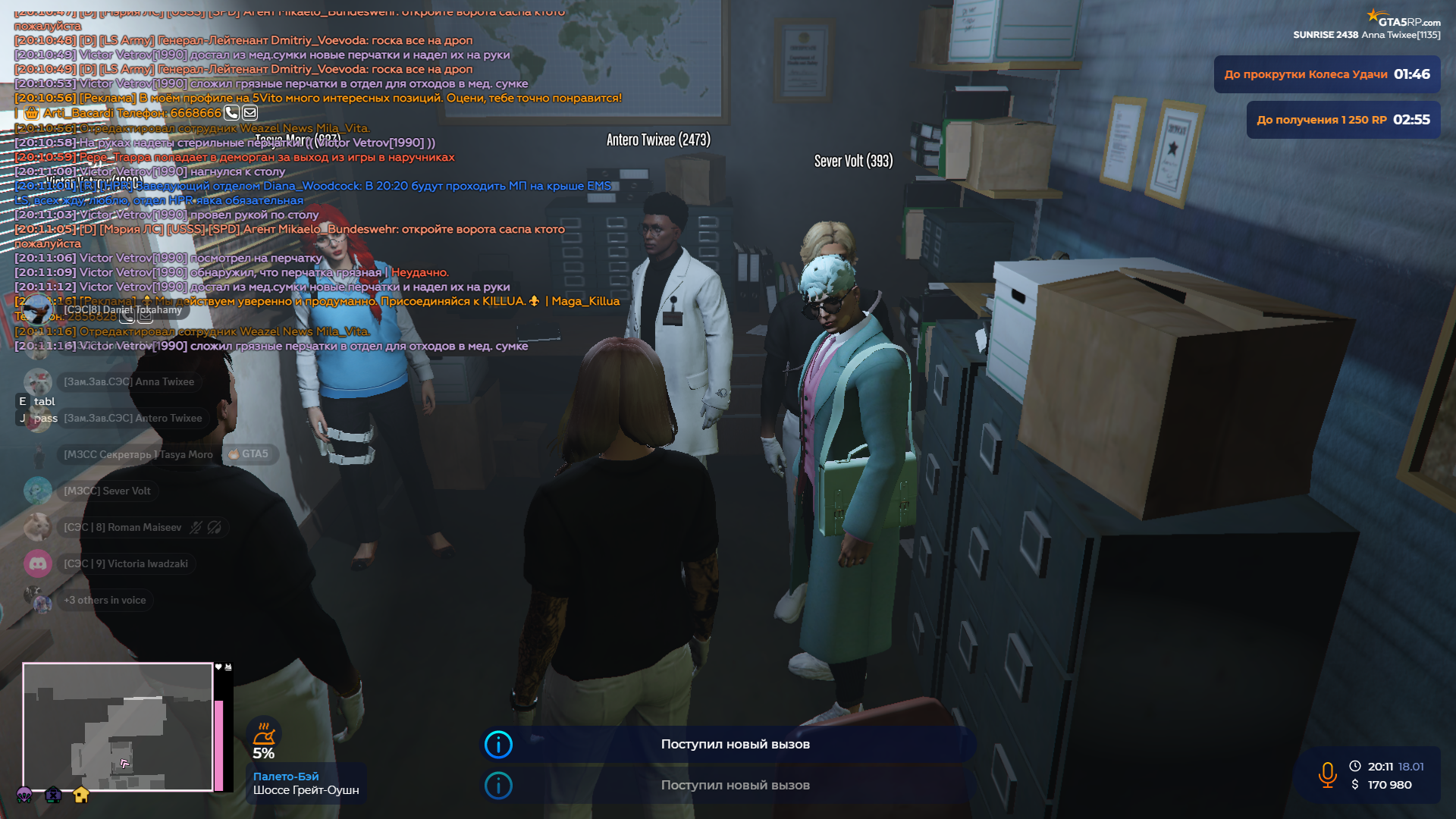Viewport: 1456px width, 819px height.
Task: Click Sever Volt's voice overlay entry
Action: (107, 491)
